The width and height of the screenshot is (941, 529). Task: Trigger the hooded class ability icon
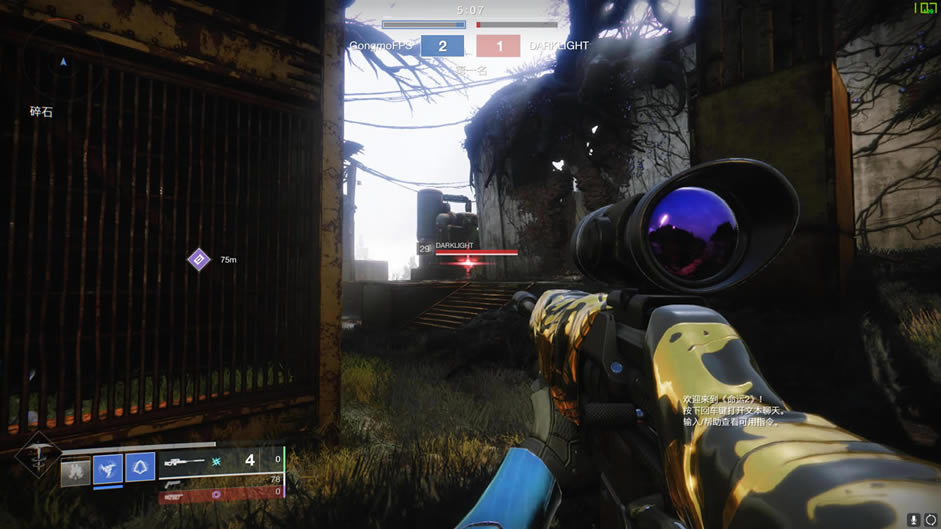coord(140,468)
